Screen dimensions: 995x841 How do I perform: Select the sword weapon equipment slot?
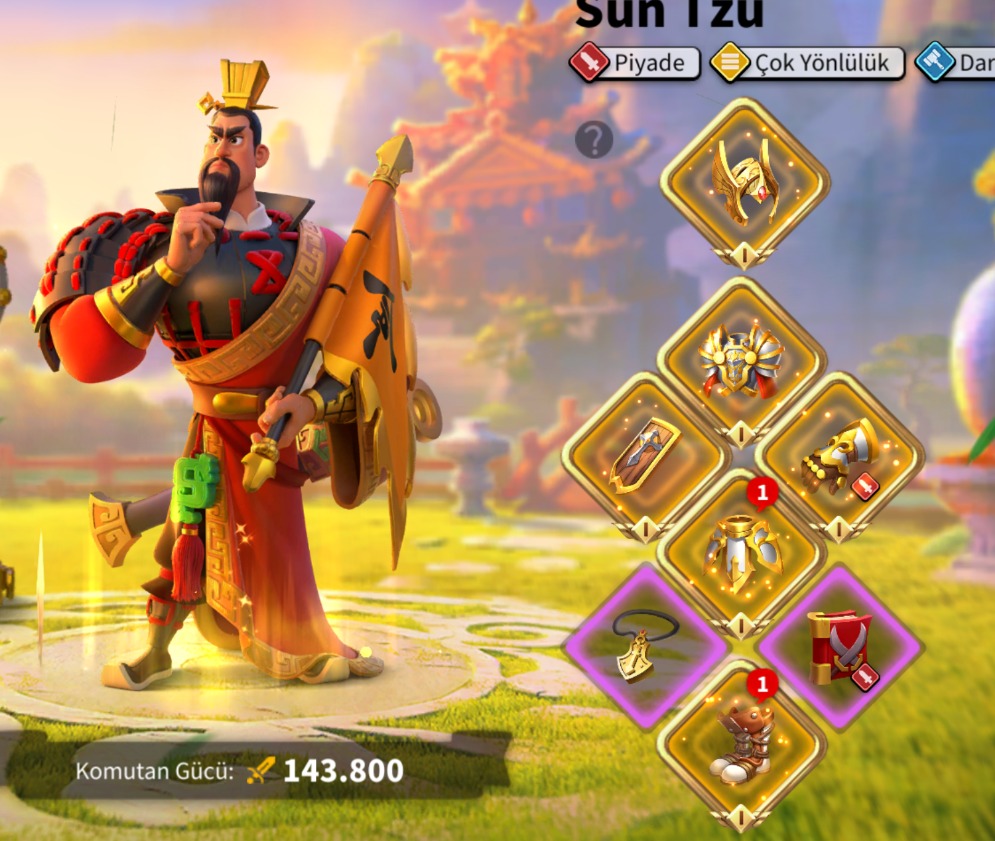click(x=646, y=456)
